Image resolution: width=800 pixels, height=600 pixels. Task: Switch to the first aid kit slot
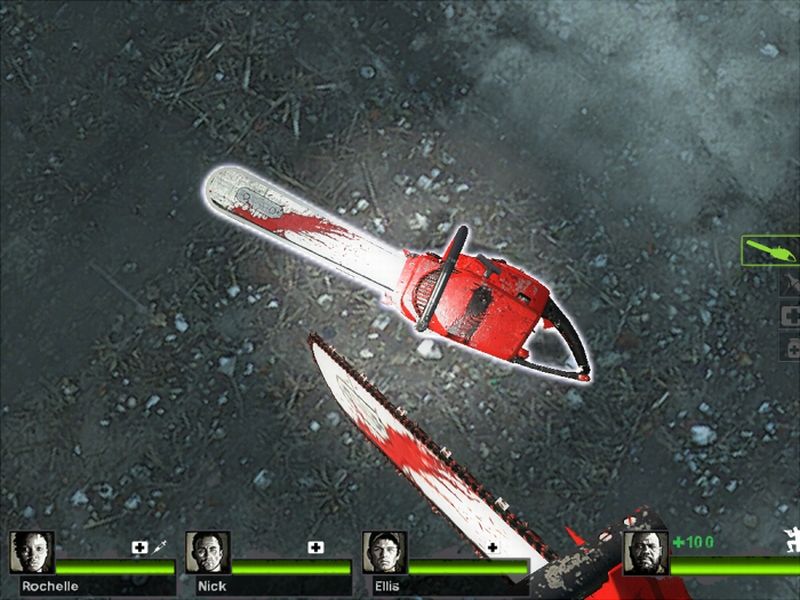pyautogui.click(x=789, y=315)
